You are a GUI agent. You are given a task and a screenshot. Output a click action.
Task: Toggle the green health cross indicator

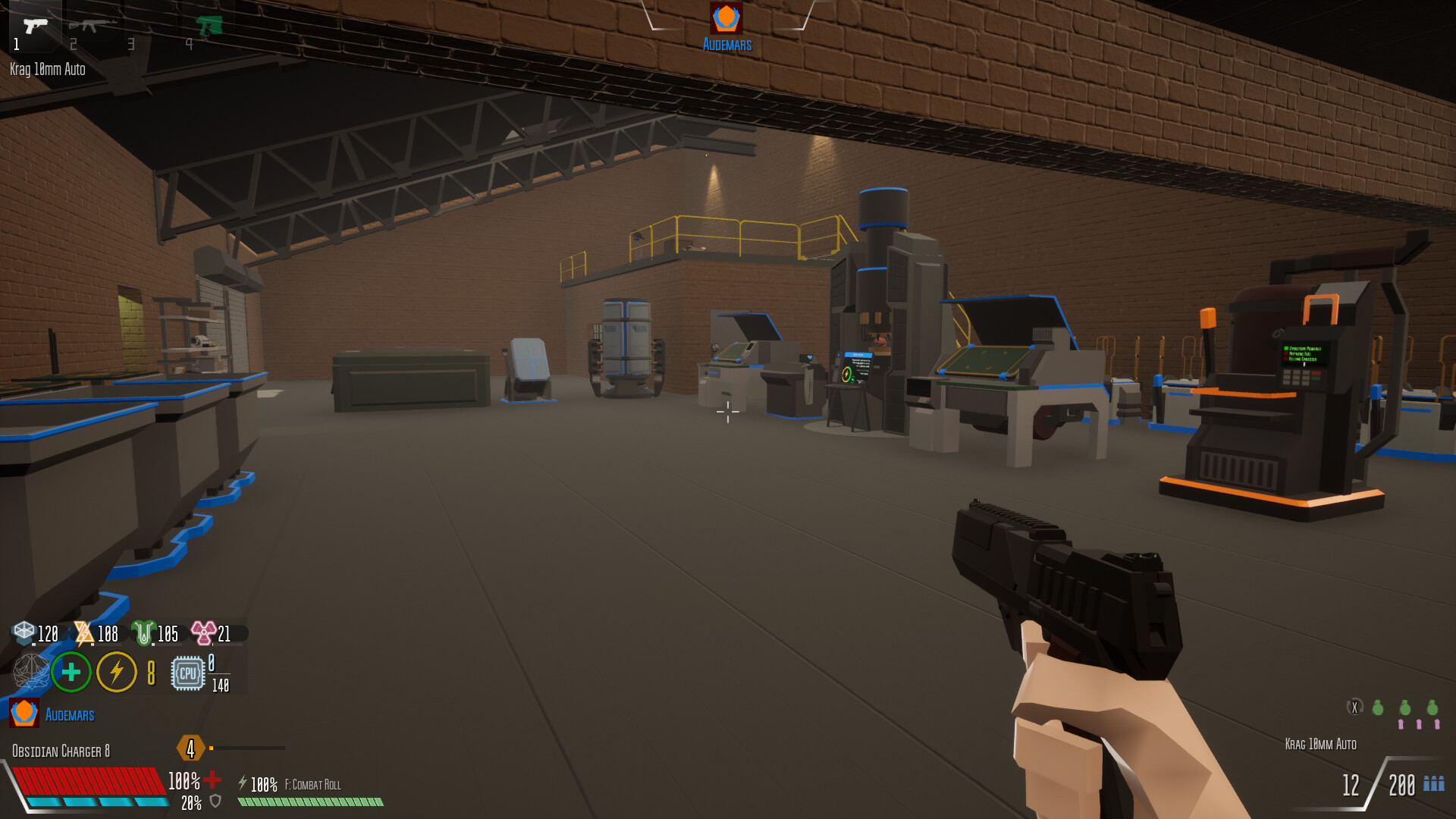tap(71, 672)
